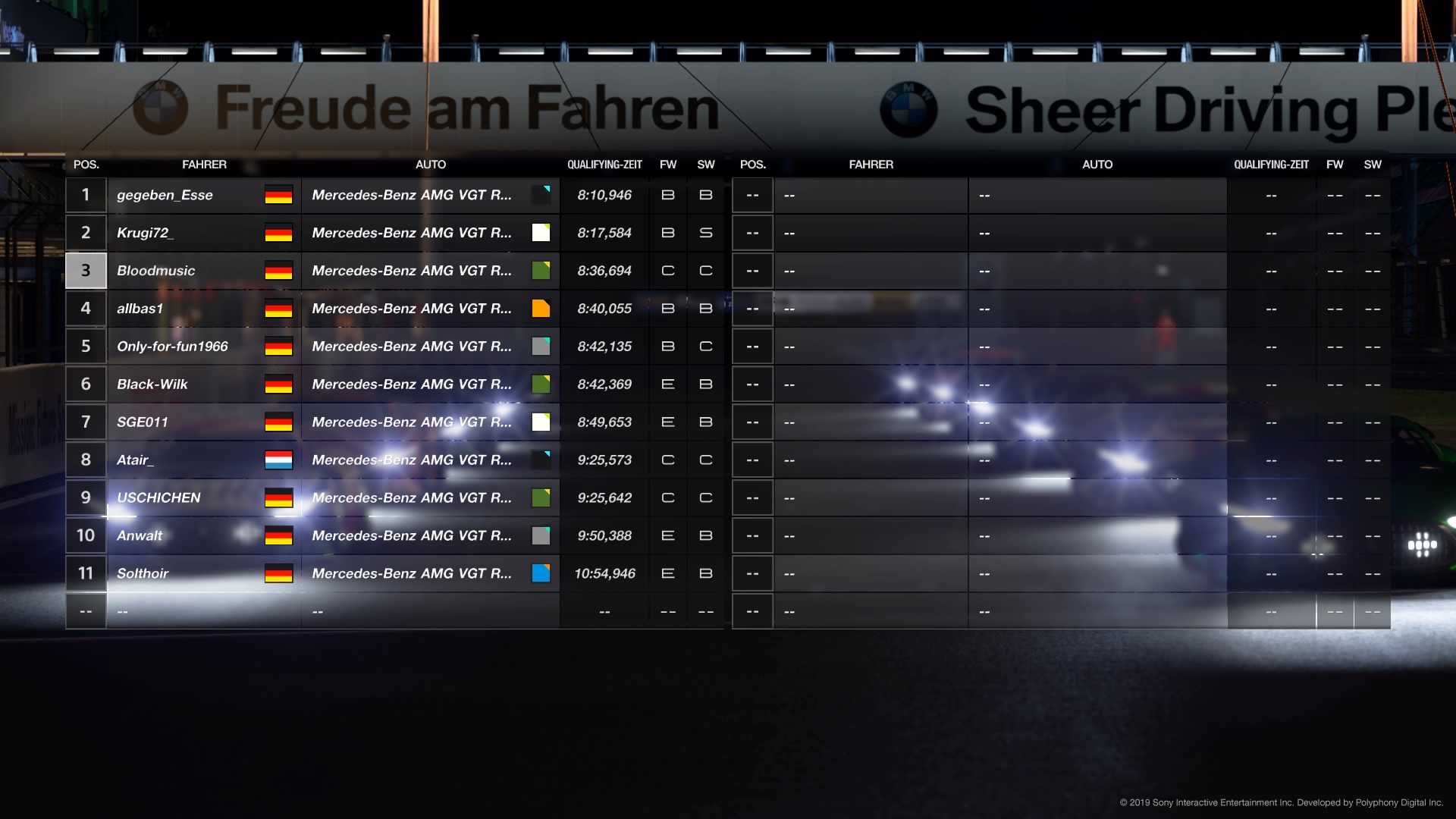The height and width of the screenshot is (819, 1456).
Task: Click the German flag for Black-Wilk
Action: click(x=278, y=384)
